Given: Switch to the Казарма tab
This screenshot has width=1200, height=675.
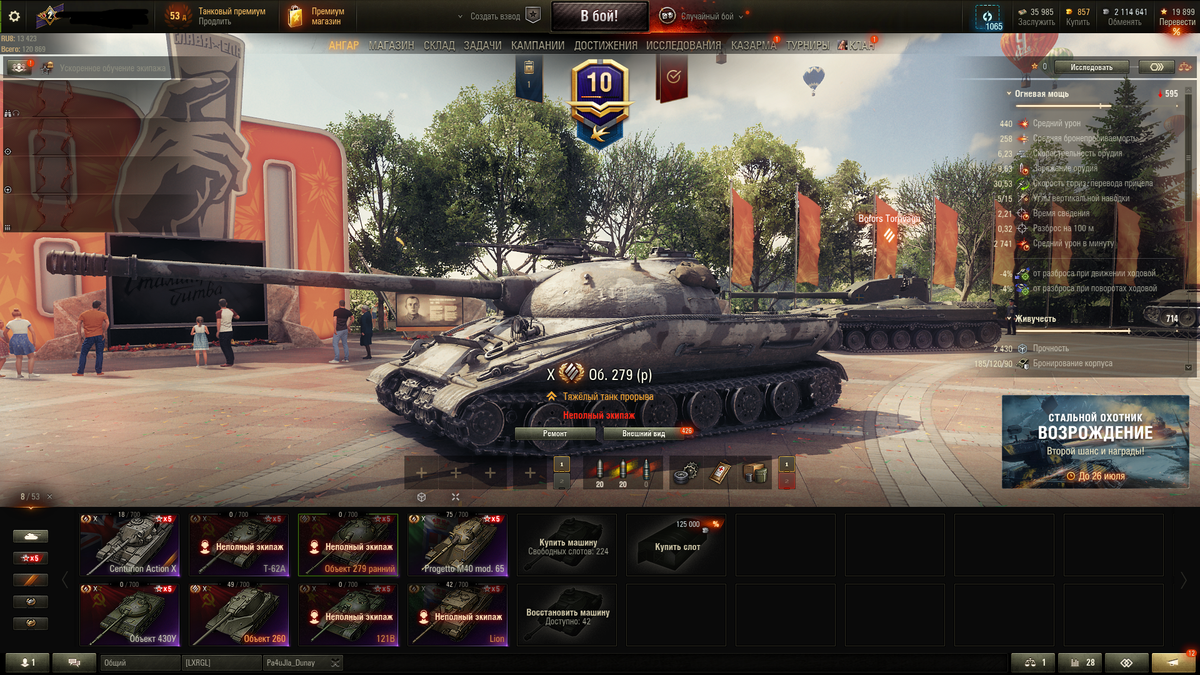Looking at the screenshot, I should [755, 46].
